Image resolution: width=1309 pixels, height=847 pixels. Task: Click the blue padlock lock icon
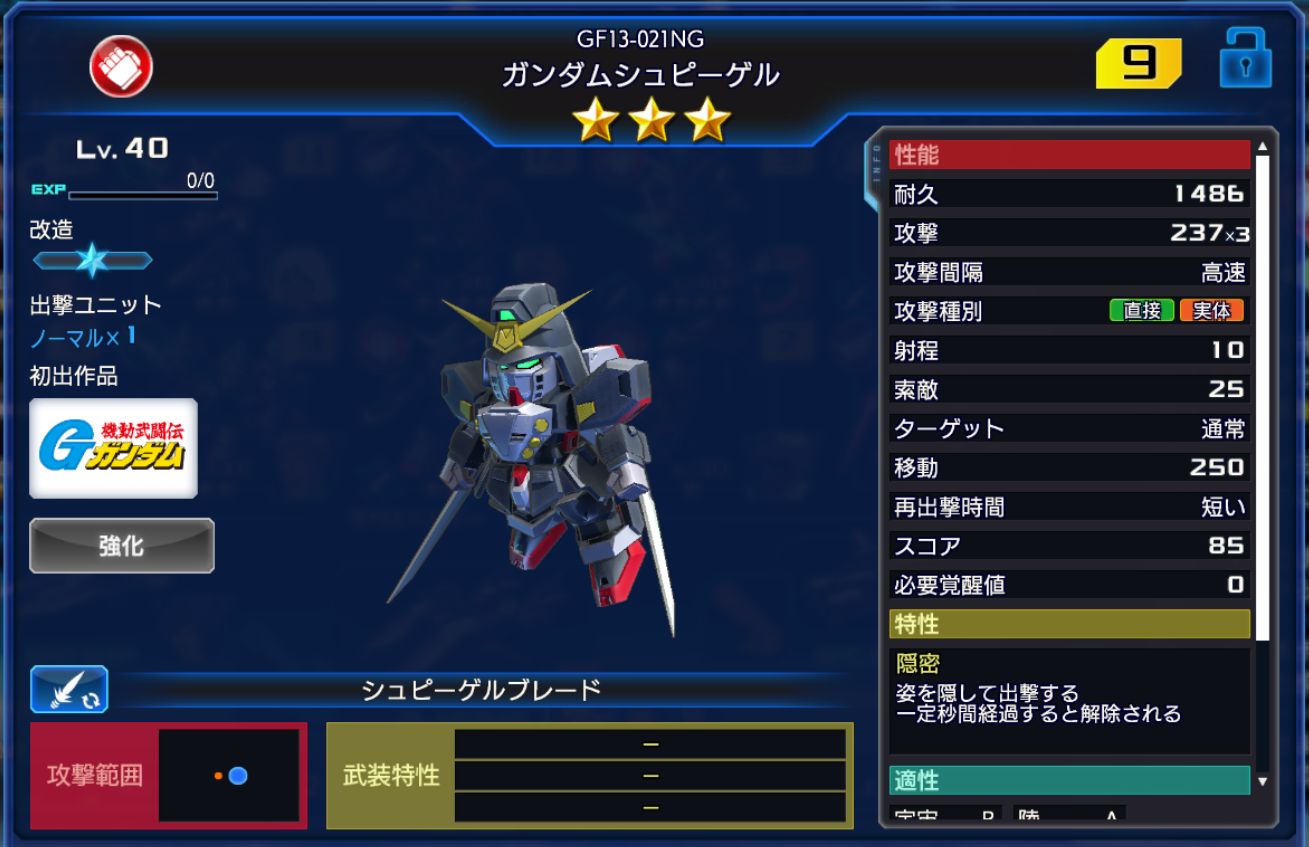[x=1248, y=60]
